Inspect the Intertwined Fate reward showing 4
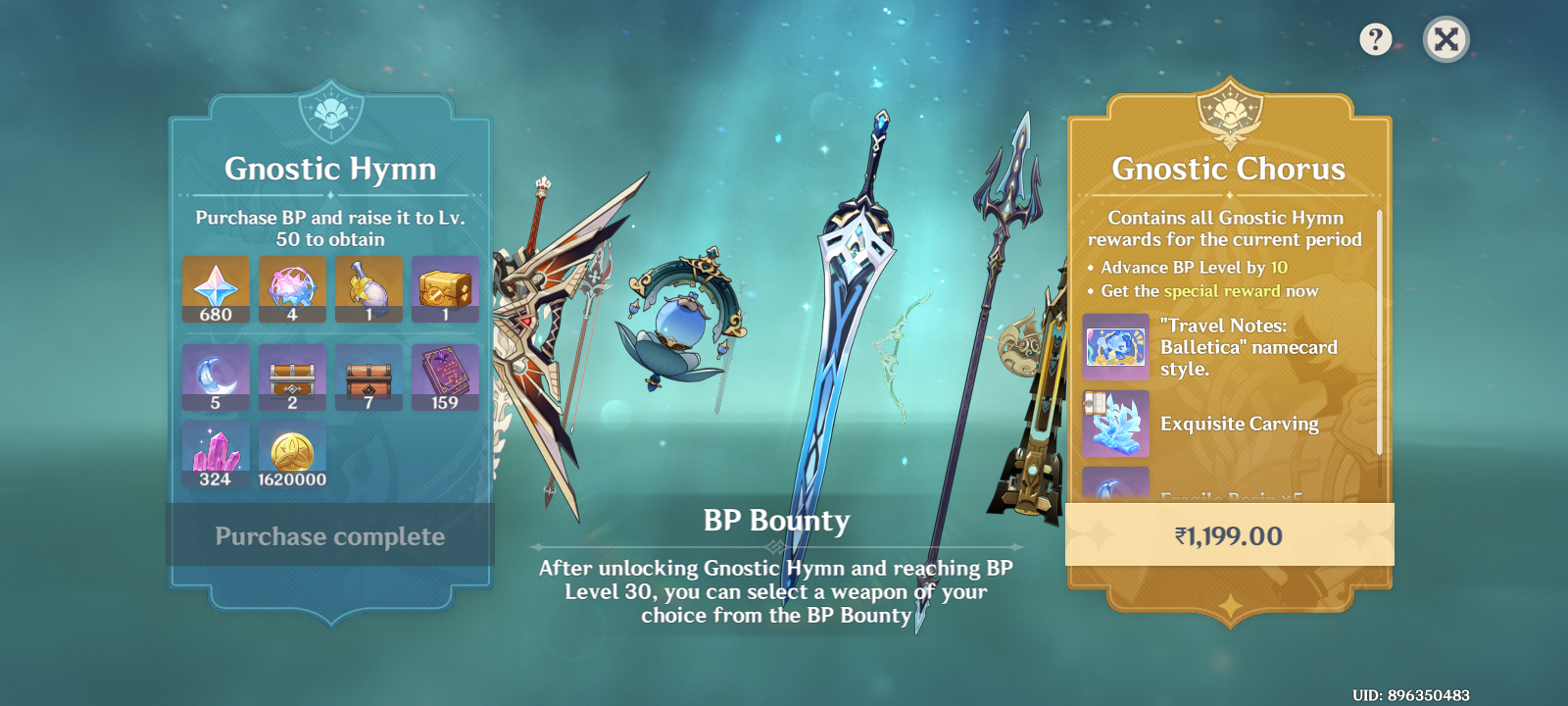This screenshot has height=706, width=1568. [x=292, y=289]
